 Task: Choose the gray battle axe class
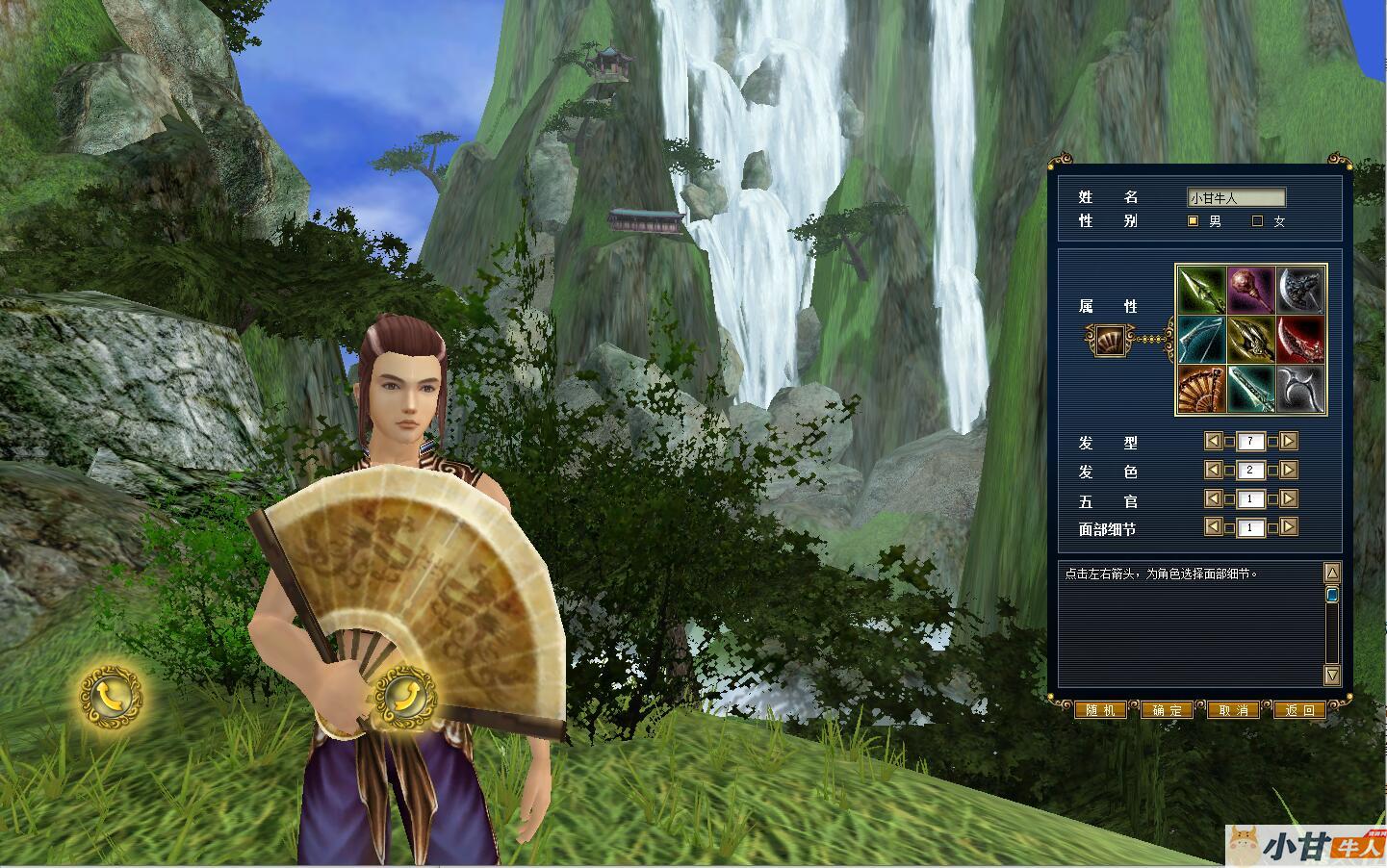[1301, 290]
